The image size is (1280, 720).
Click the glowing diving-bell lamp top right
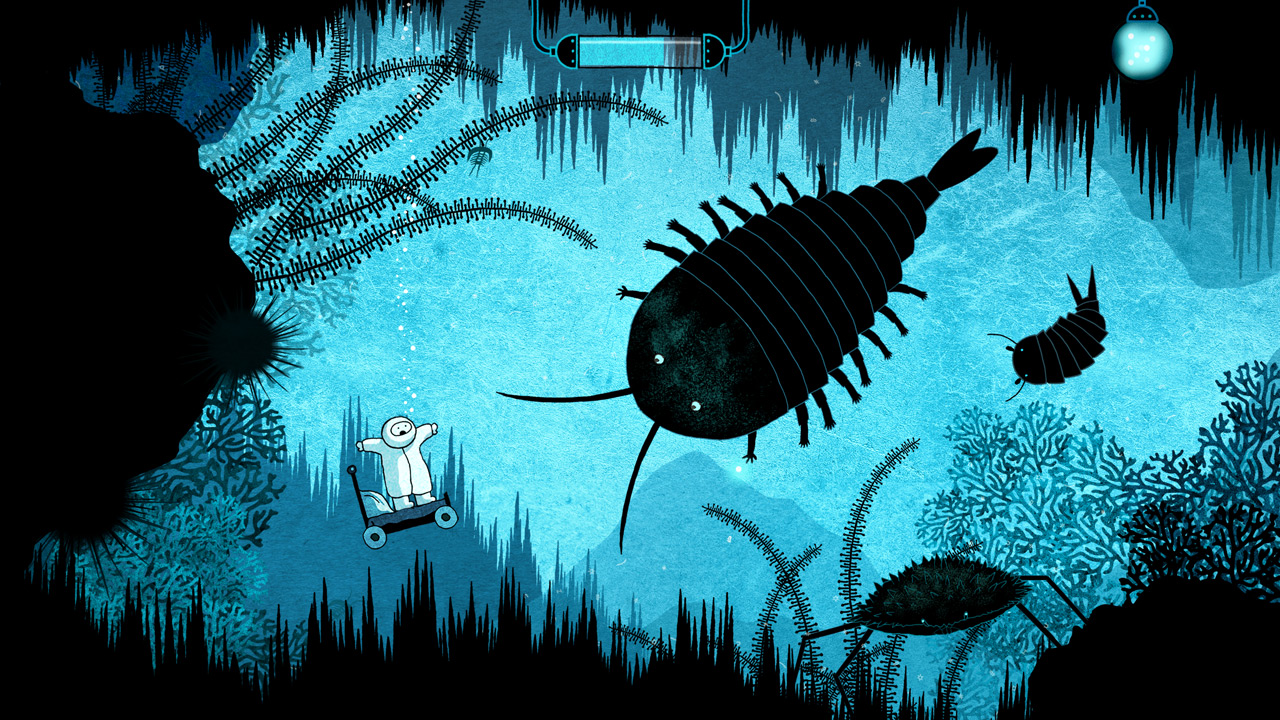click(x=1143, y=48)
